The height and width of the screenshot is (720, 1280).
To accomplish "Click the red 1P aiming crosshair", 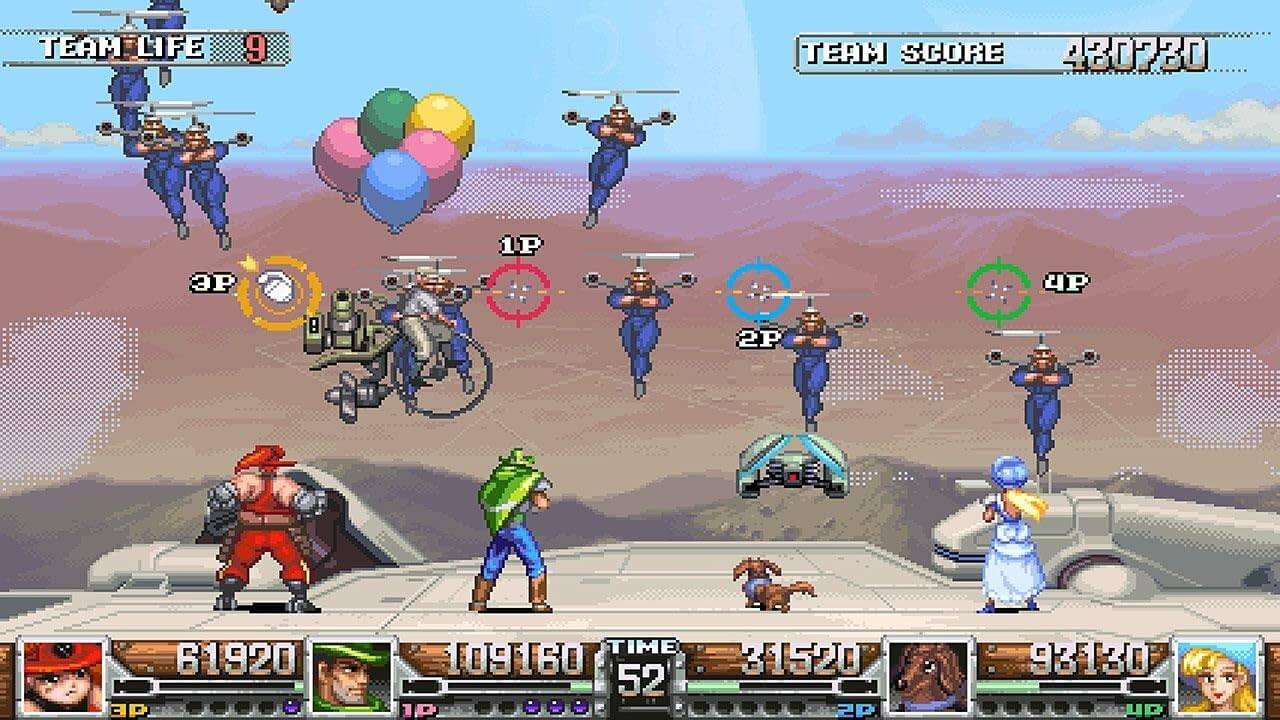I will 518,292.
